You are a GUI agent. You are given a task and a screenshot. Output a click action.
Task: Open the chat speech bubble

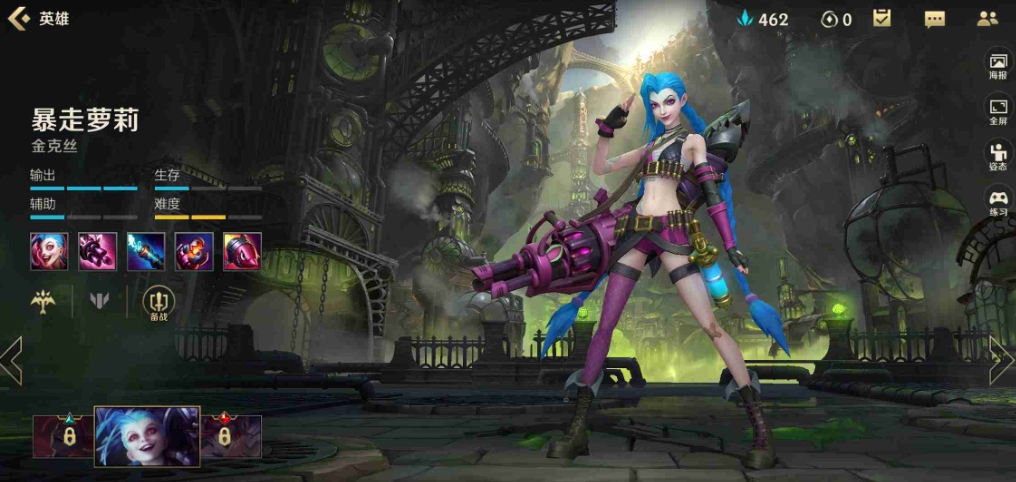point(934,19)
